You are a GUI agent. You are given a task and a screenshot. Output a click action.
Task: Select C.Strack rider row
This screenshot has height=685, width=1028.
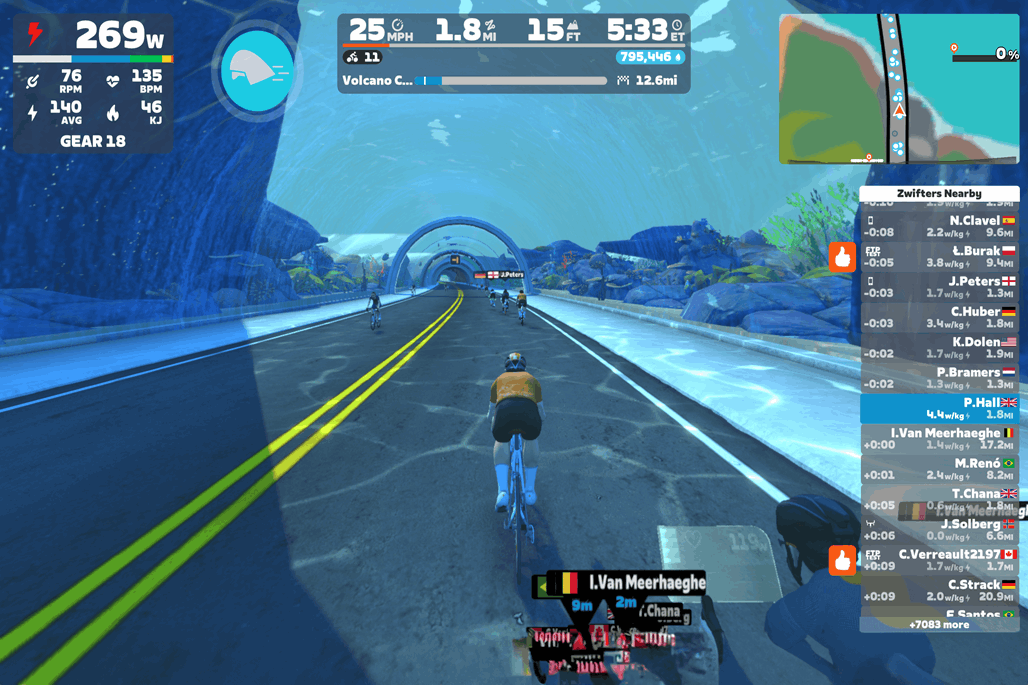pyautogui.click(x=939, y=590)
